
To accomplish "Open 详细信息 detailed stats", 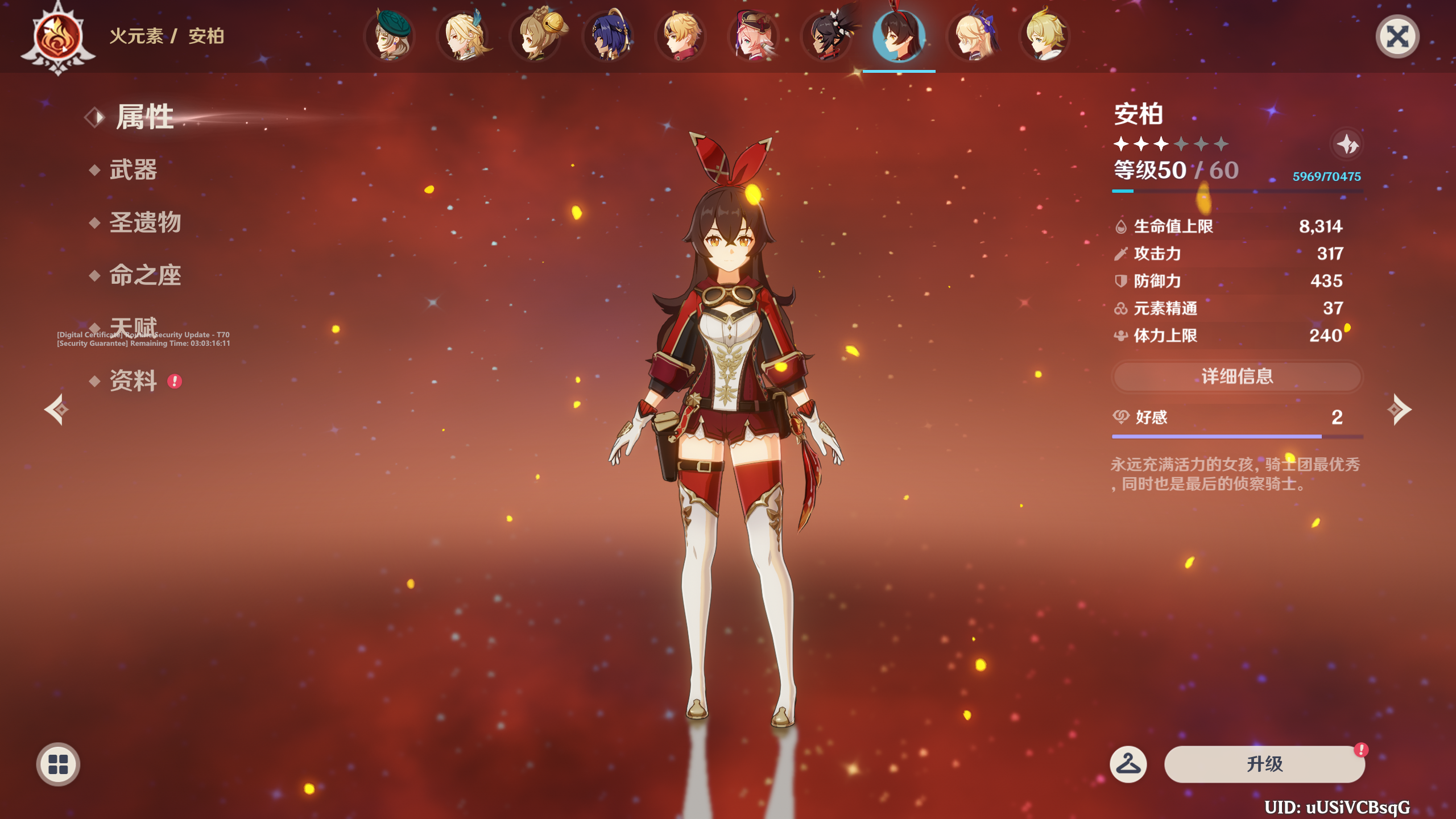I will tap(1237, 377).
